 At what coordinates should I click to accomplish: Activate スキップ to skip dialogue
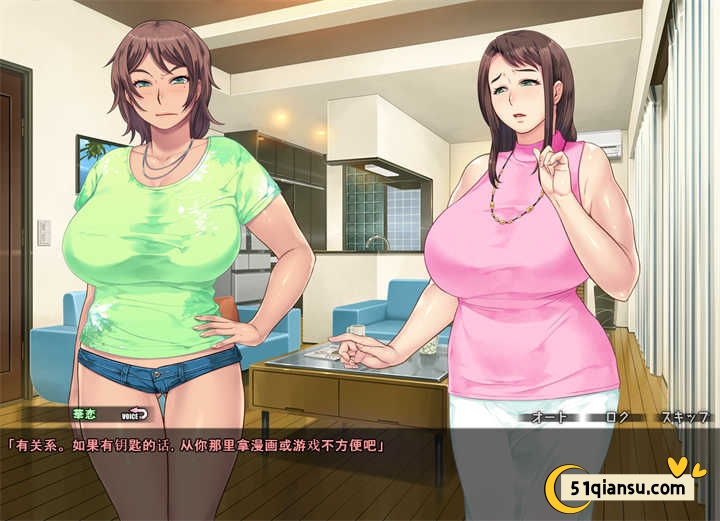pyautogui.click(x=684, y=416)
